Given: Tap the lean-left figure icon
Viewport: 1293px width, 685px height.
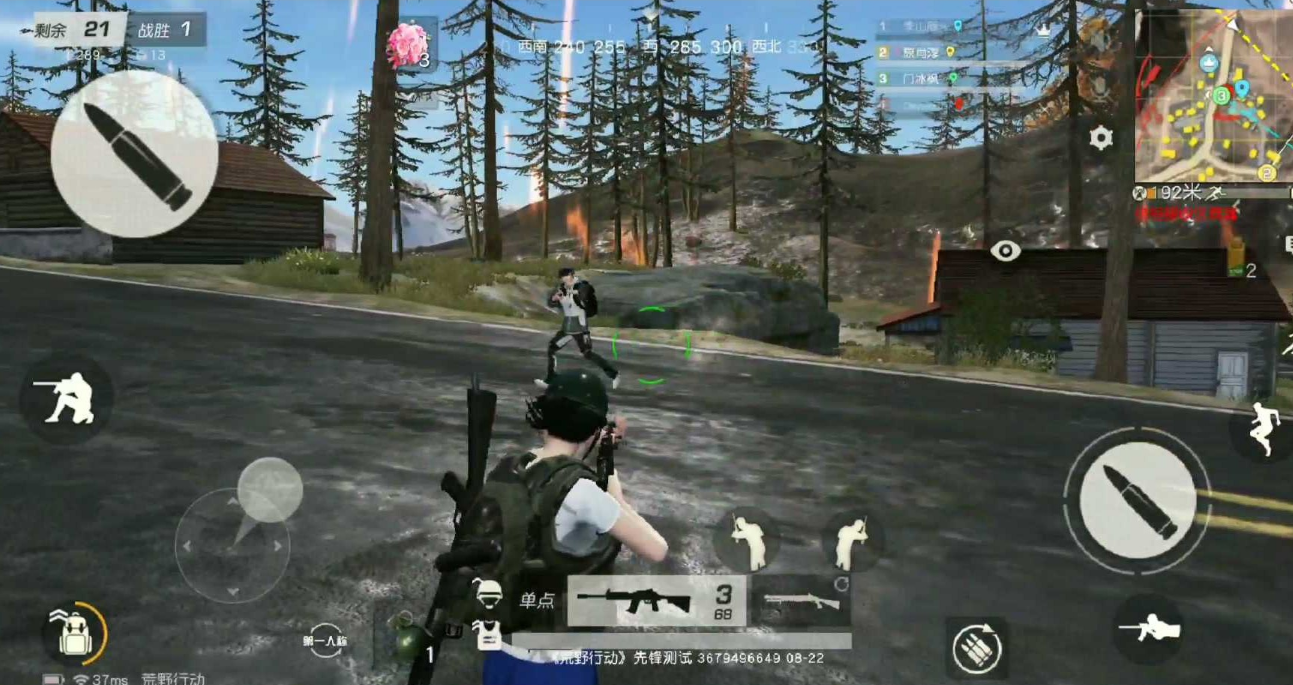Looking at the screenshot, I should (746, 540).
